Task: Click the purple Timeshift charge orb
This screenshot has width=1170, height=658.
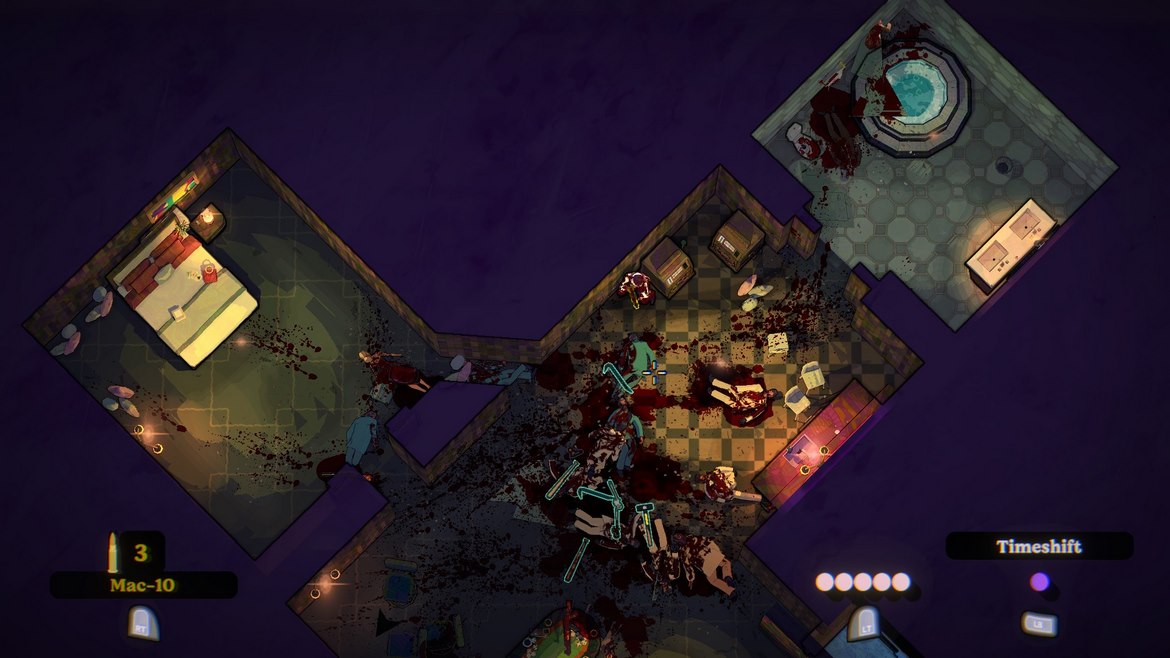Action: [1039, 581]
